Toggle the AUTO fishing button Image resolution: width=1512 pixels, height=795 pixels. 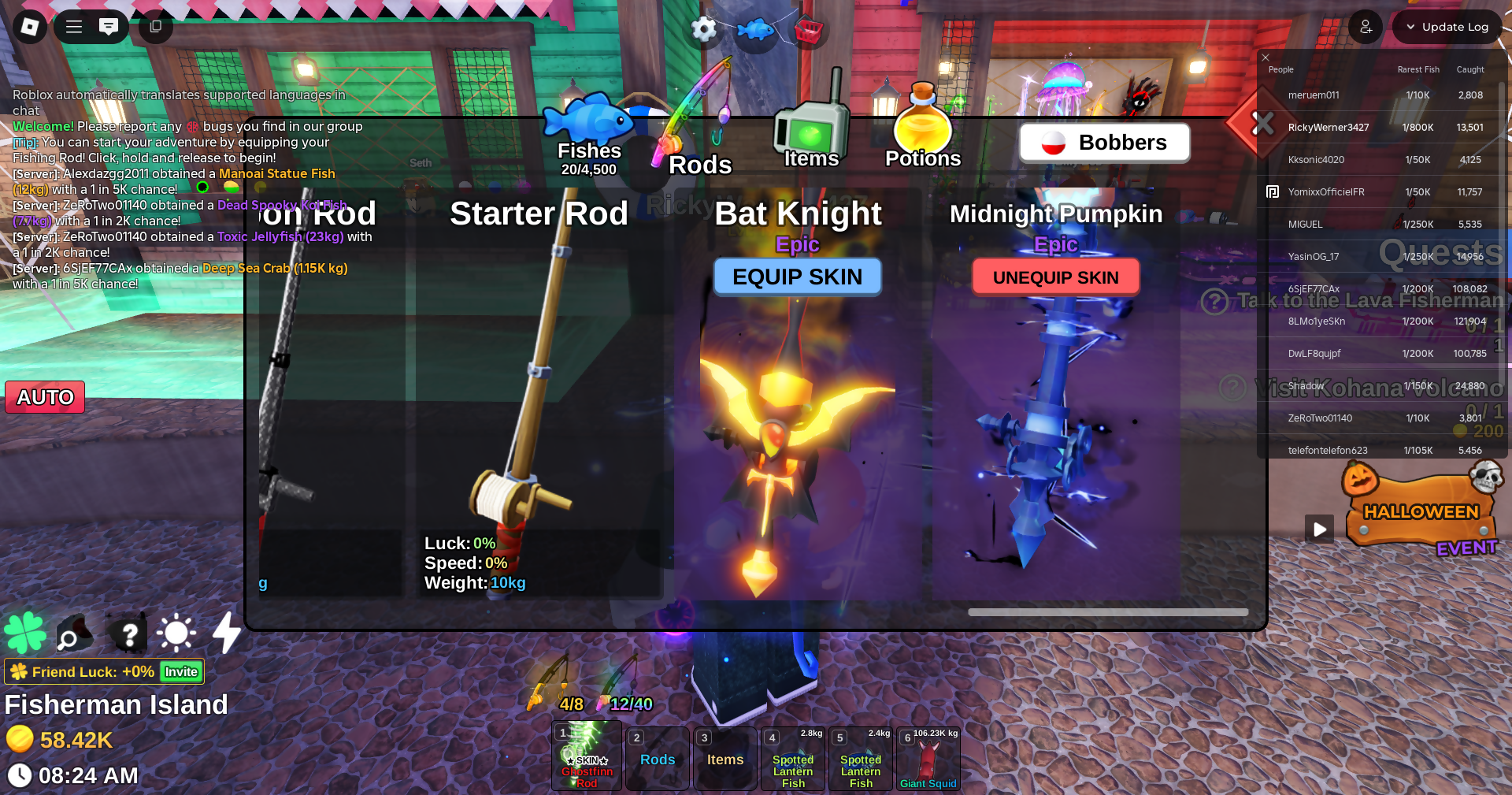pyautogui.click(x=45, y=397)
